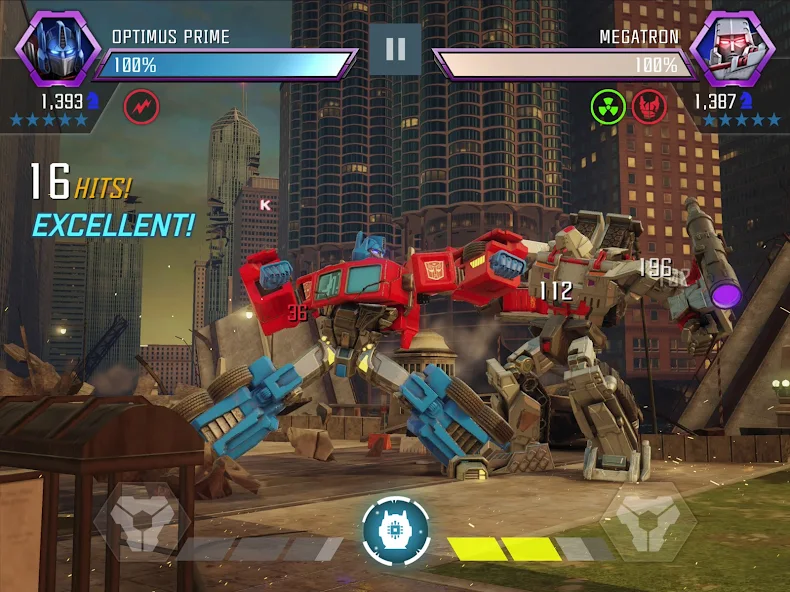Activate the glowing special attack button

(396, 530)
